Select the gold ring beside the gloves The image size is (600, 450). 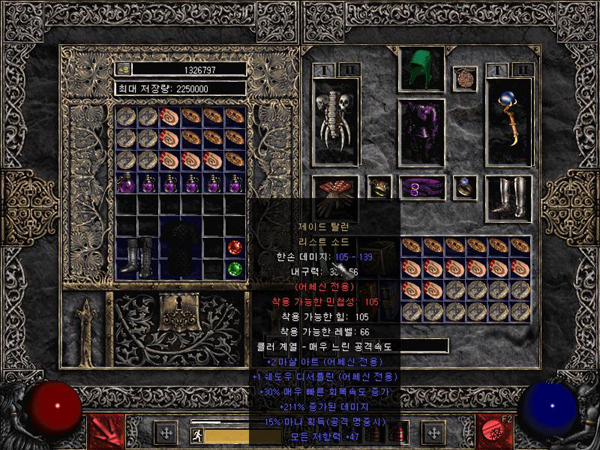pos(379,186)
